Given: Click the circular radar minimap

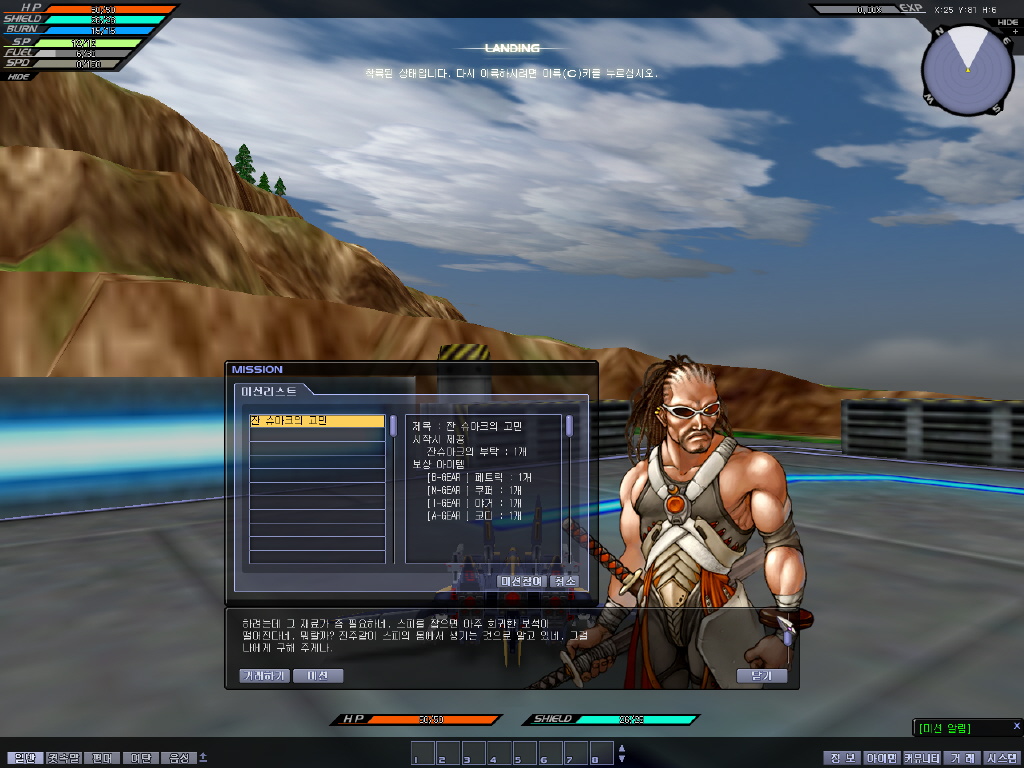Looking at the screenshot, I should 968,70.
